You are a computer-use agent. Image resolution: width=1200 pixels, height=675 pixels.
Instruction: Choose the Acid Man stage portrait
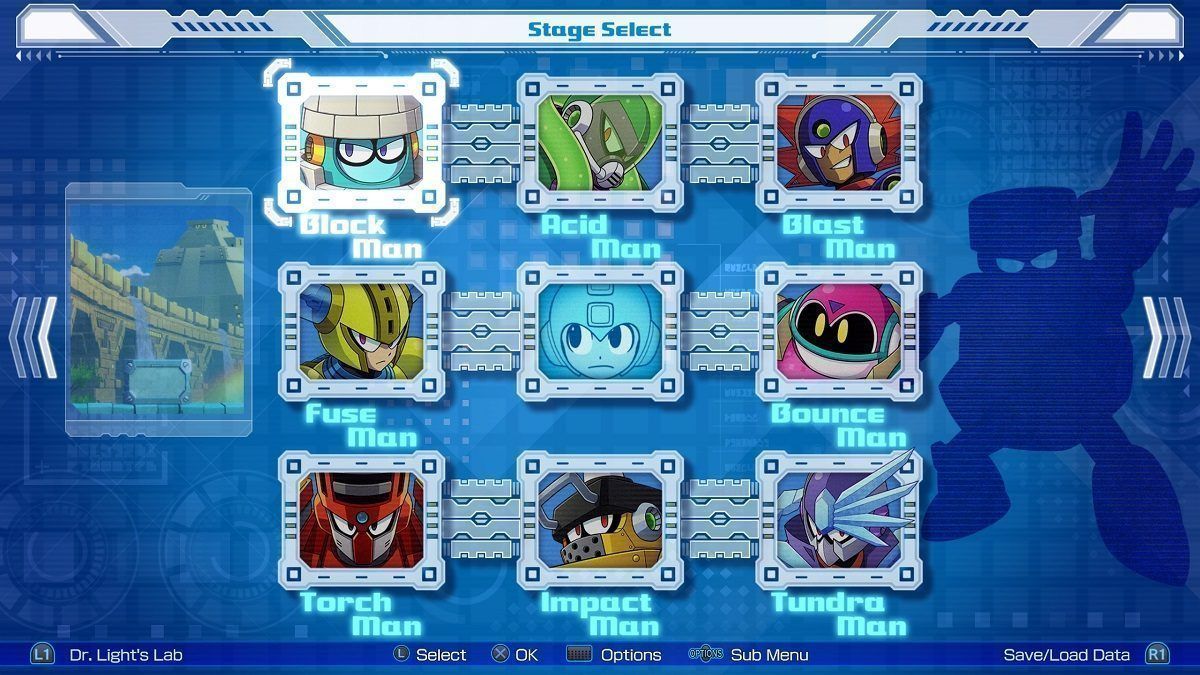pyautogui.click(x=600, y=141)
